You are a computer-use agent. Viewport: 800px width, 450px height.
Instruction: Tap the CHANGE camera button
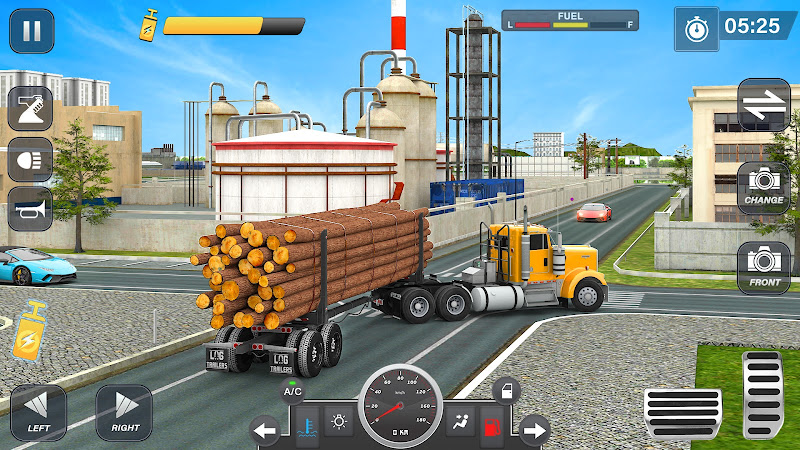[764, 186]
